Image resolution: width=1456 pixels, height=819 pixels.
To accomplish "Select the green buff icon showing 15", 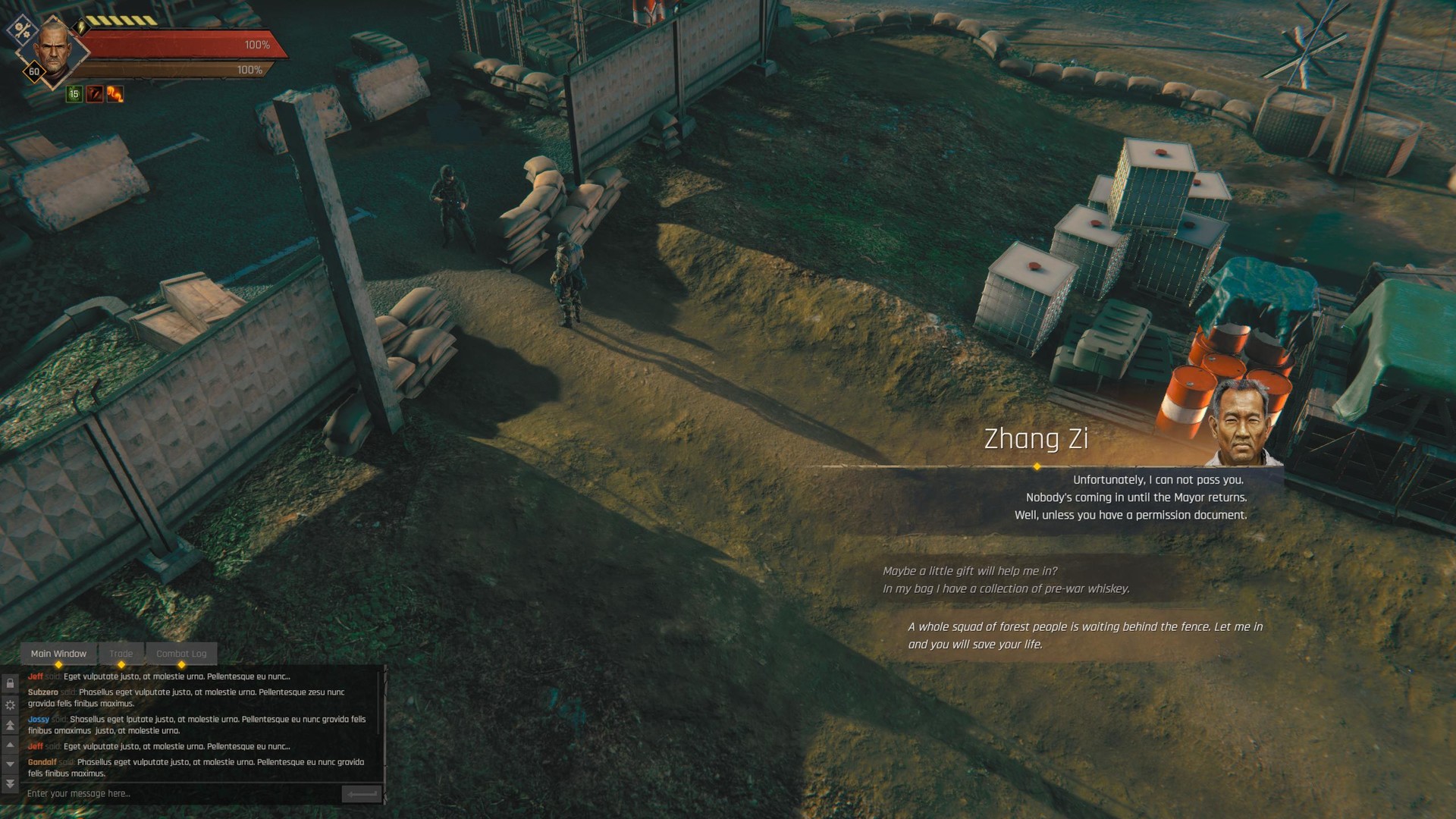I will click(74, 94).
